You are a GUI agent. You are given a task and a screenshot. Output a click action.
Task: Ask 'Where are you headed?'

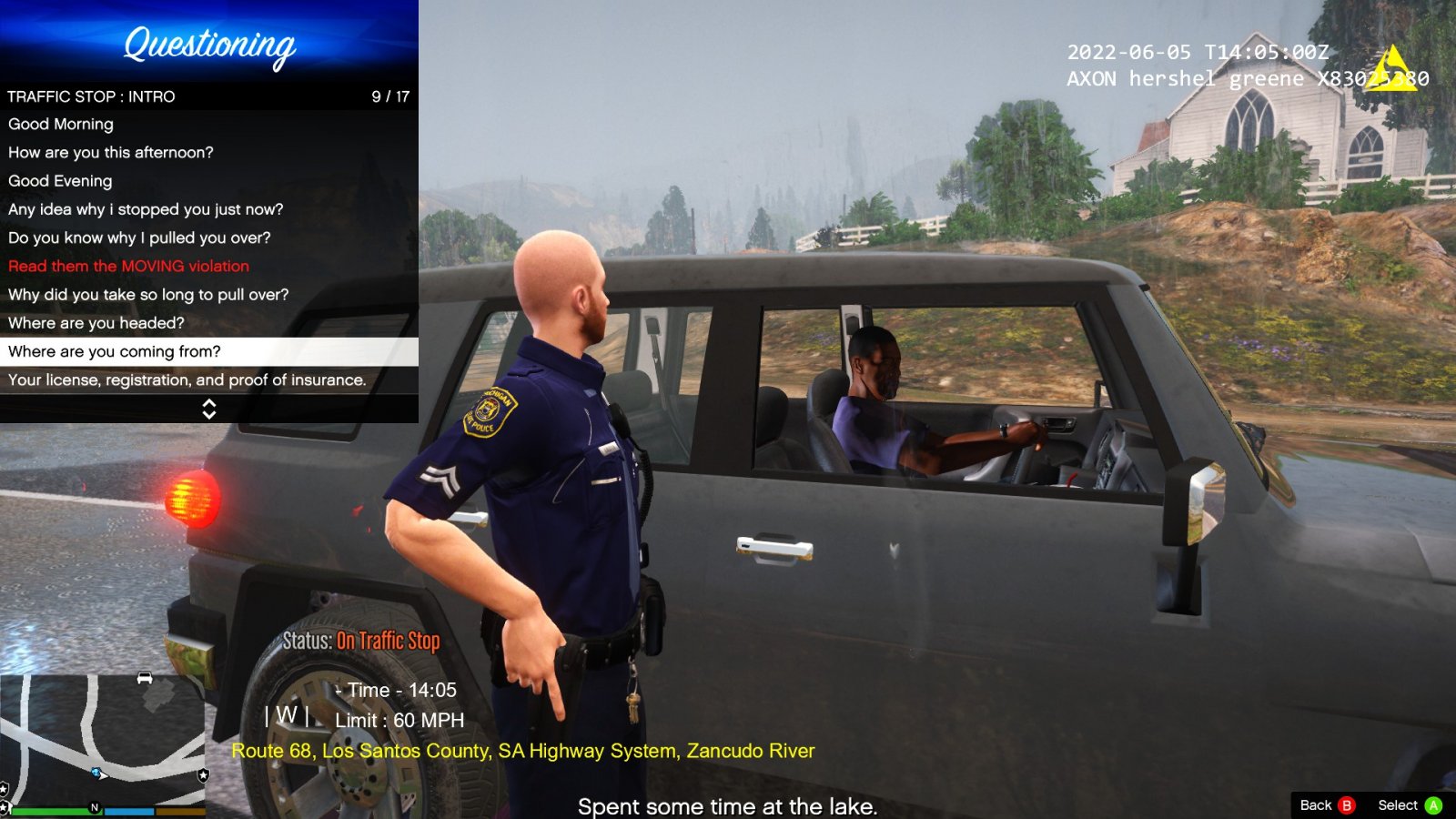96,323
